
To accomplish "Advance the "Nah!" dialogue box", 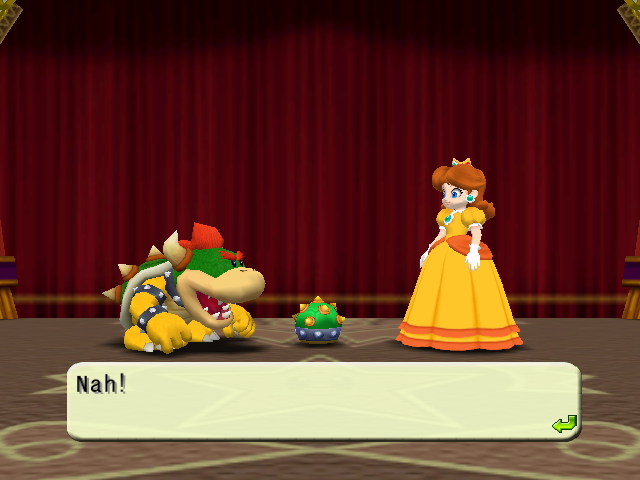I will 322,401.
